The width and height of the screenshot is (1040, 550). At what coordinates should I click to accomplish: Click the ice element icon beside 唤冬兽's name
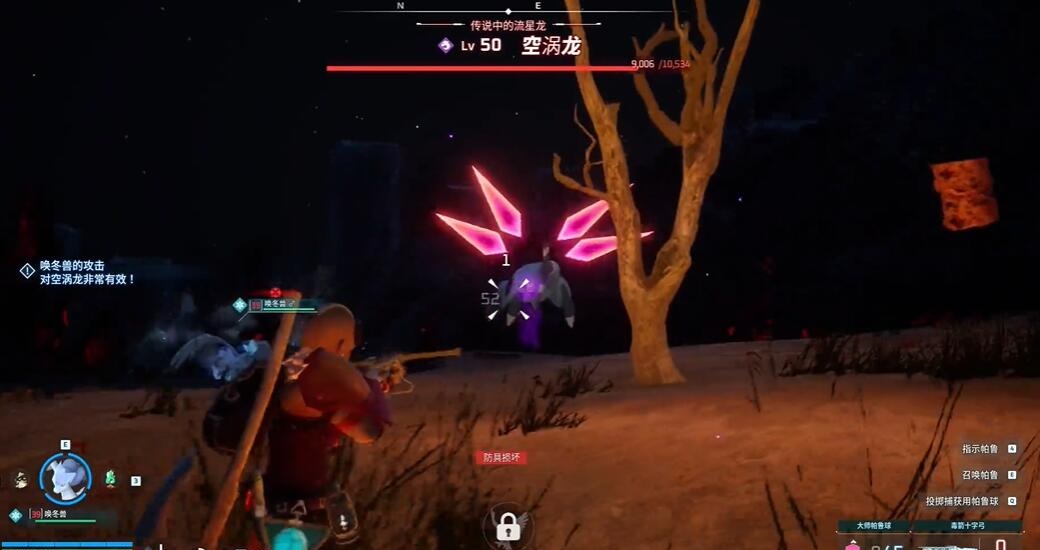pos(15,515)
